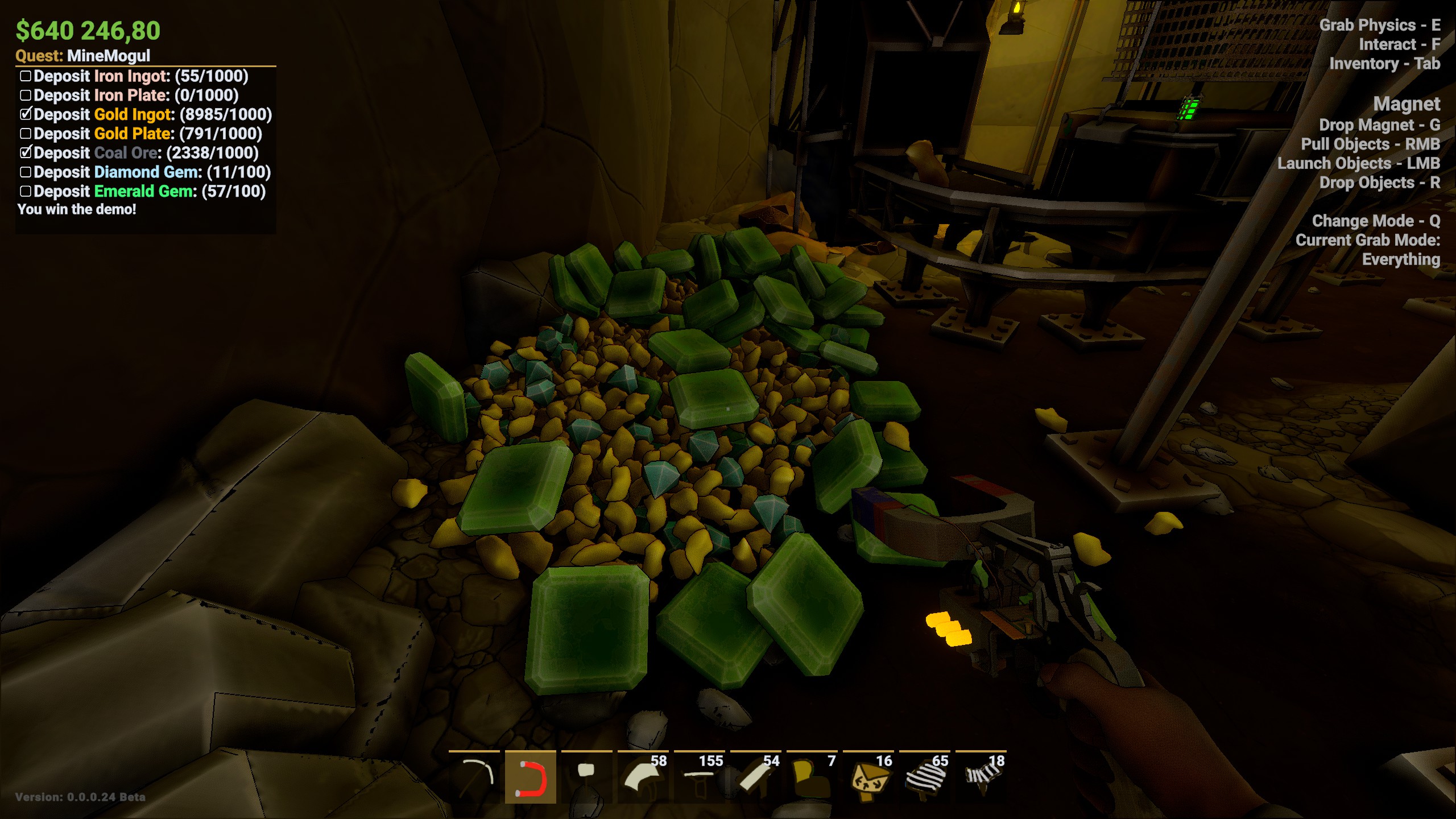Image resolution: width=1456 pixels, height=819 pixels.
Task: Click the Deposit Iron Plate objective
Action: coord(135,96)
